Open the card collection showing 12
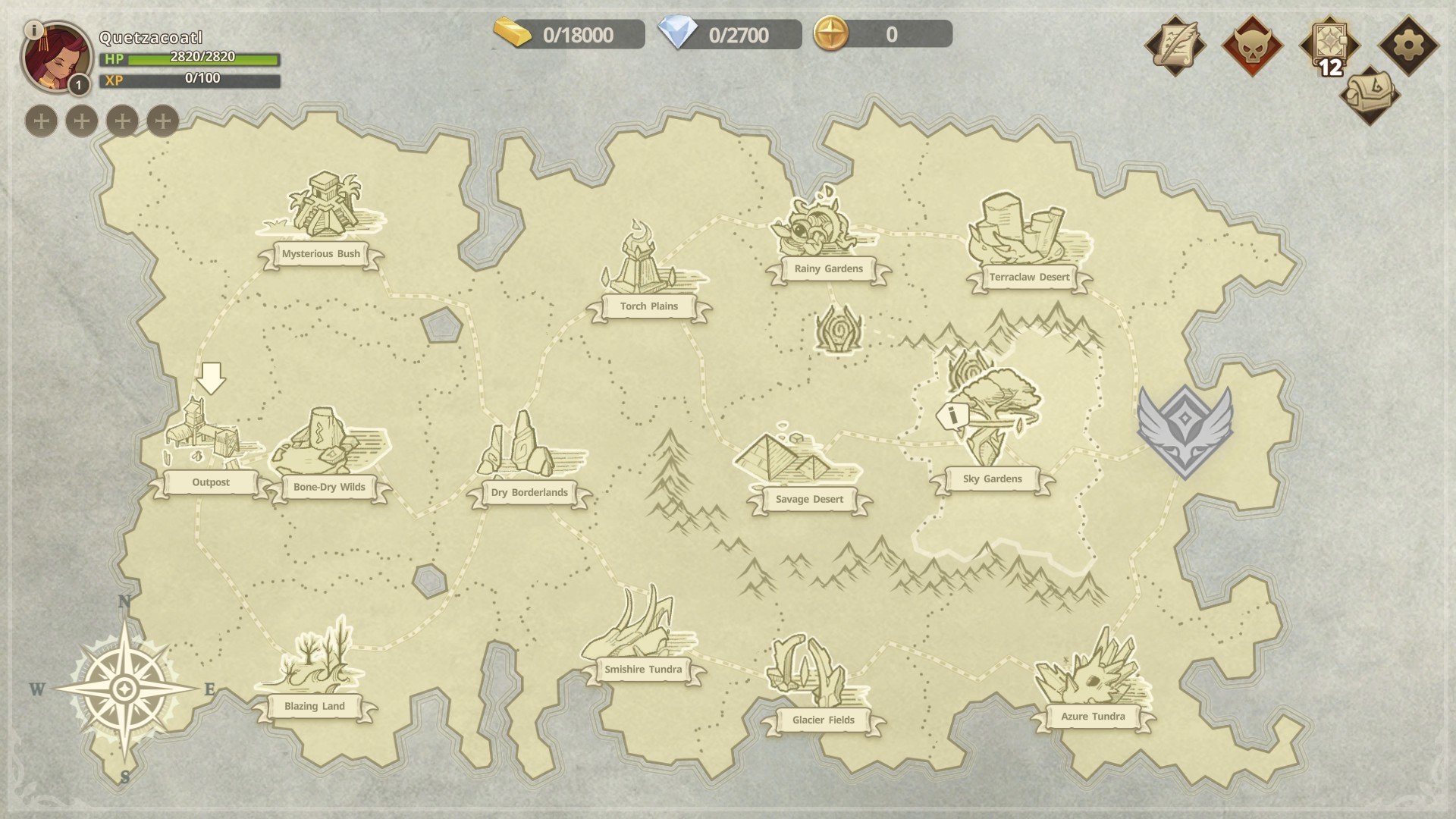The height and width of the screenshot is (819, 1456). (1329, 45)
